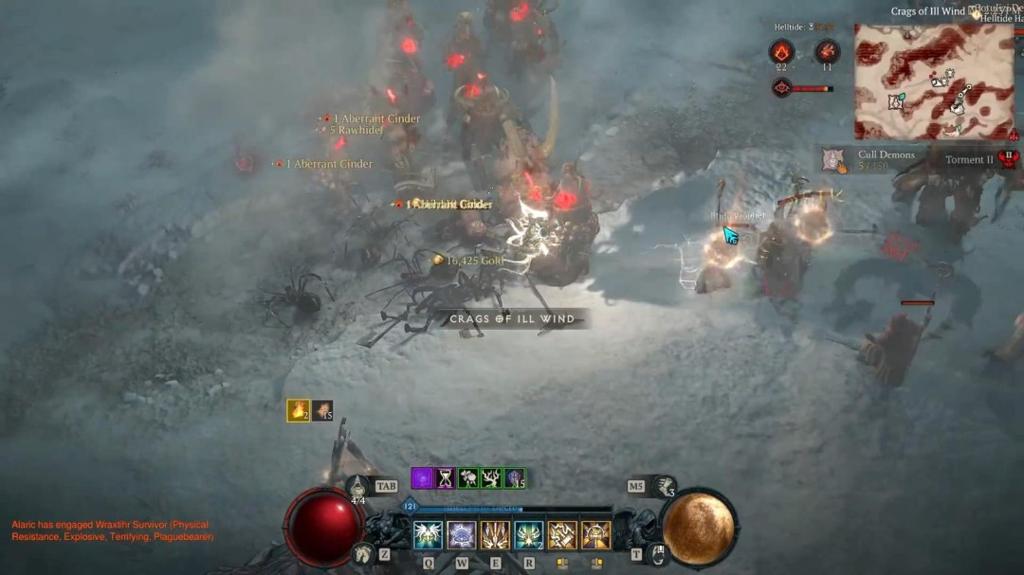Select the Helltide threat meter eye icon
The width and height of the screenshot is (1024, 575).
coord(781,88)
